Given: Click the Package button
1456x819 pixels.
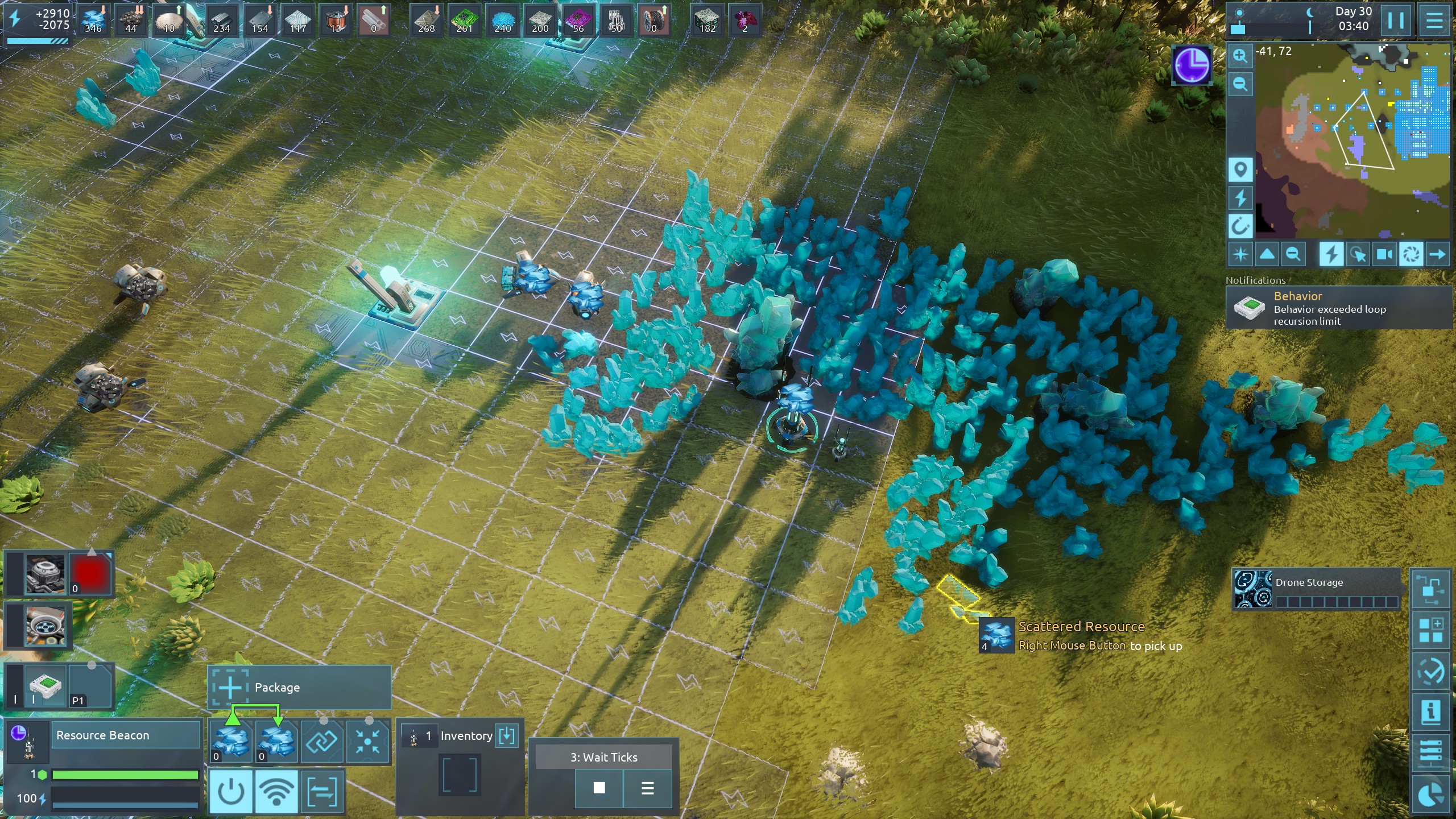Looking at the screenshot, I should click(299, 687).
